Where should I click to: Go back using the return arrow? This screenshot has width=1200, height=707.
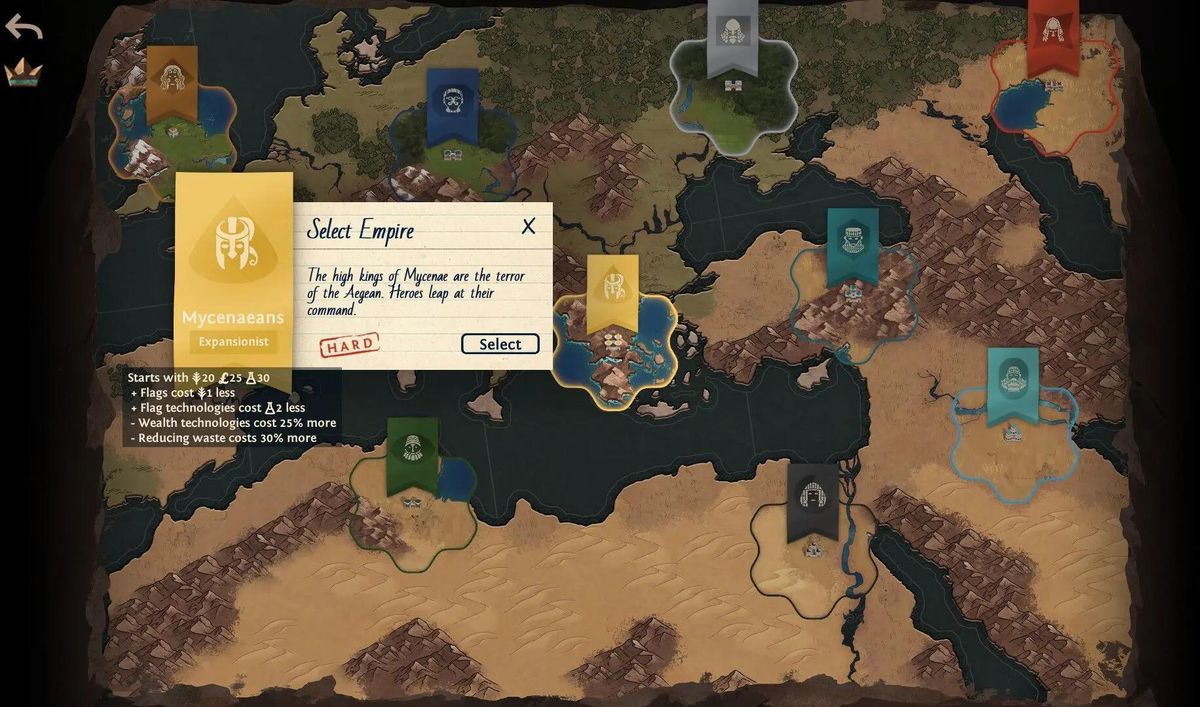point(23,27)
